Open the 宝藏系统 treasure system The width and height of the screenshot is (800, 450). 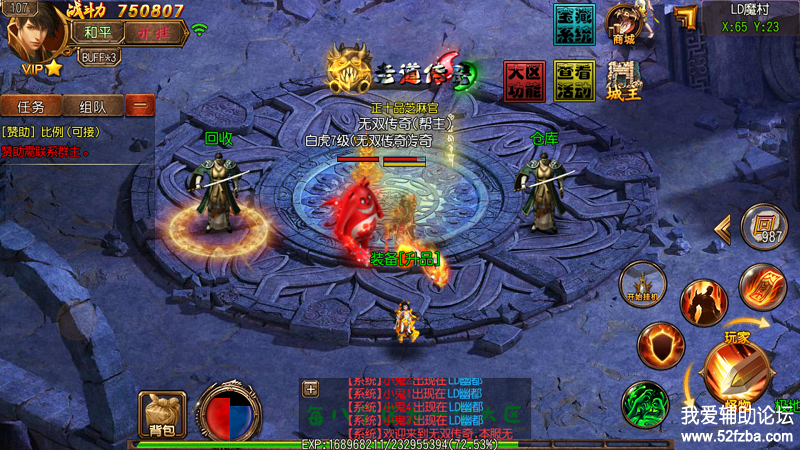tap(574, 24)
